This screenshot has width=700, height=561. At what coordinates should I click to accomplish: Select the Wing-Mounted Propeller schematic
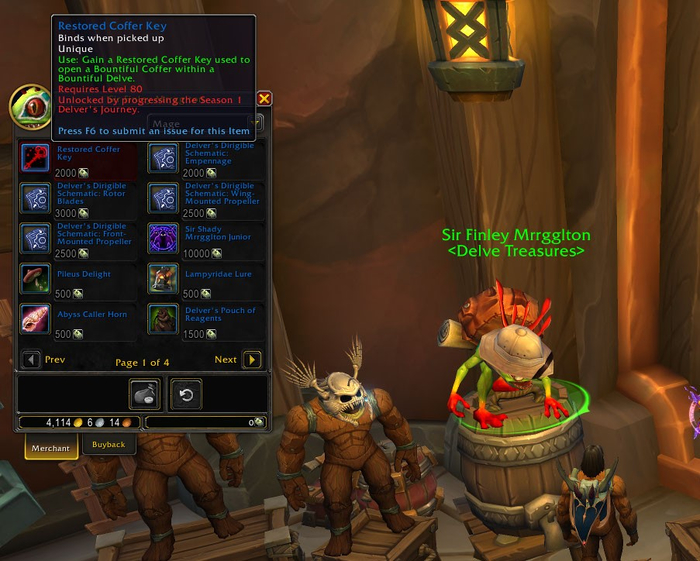(x=164, y=197)
